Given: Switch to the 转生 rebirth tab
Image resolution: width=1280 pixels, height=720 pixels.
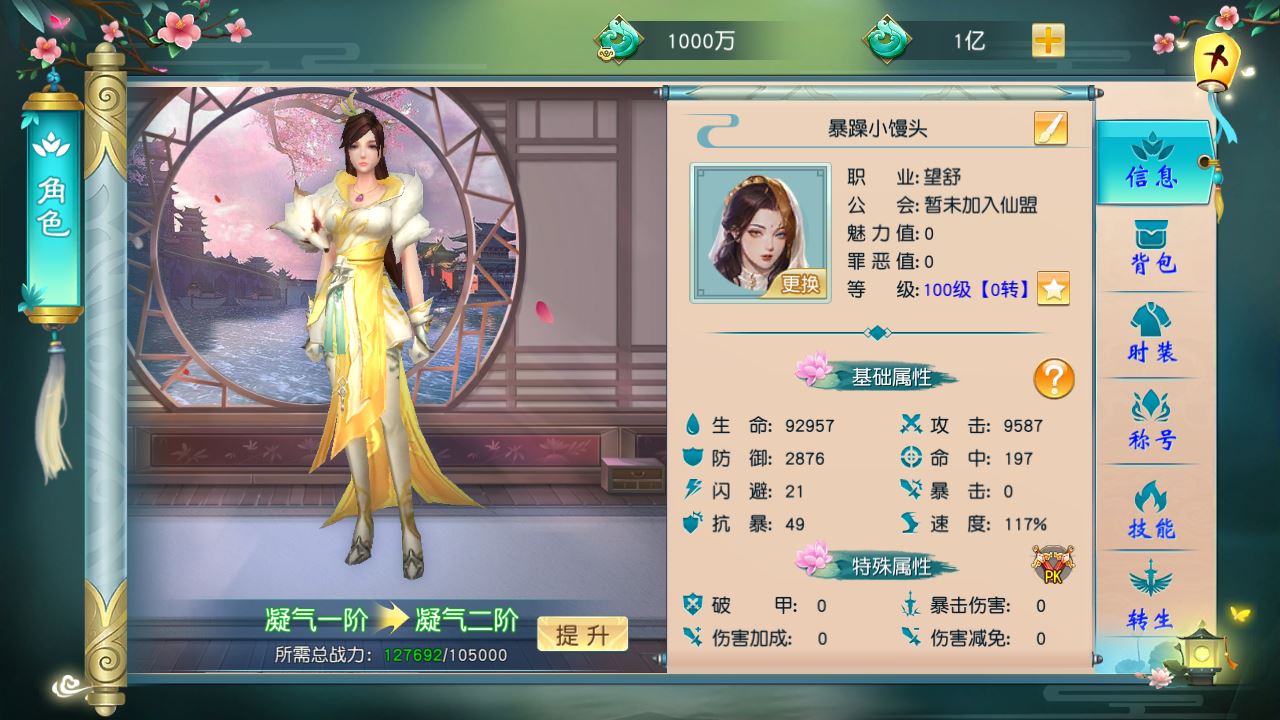Looking at the screenshot, I should point(1152,597).
